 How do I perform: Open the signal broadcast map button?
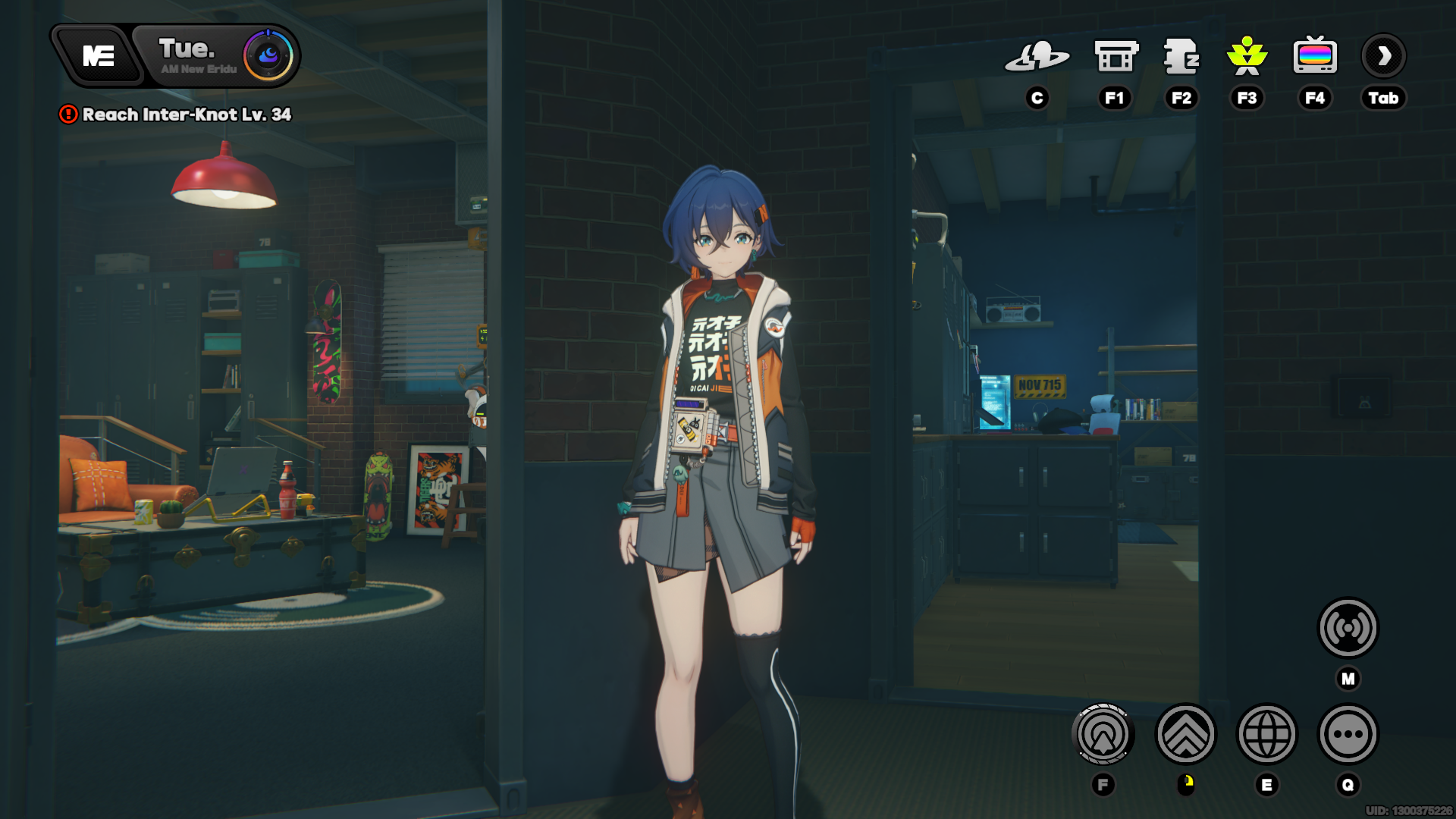pyautogui.click(x=1348, y=628)
